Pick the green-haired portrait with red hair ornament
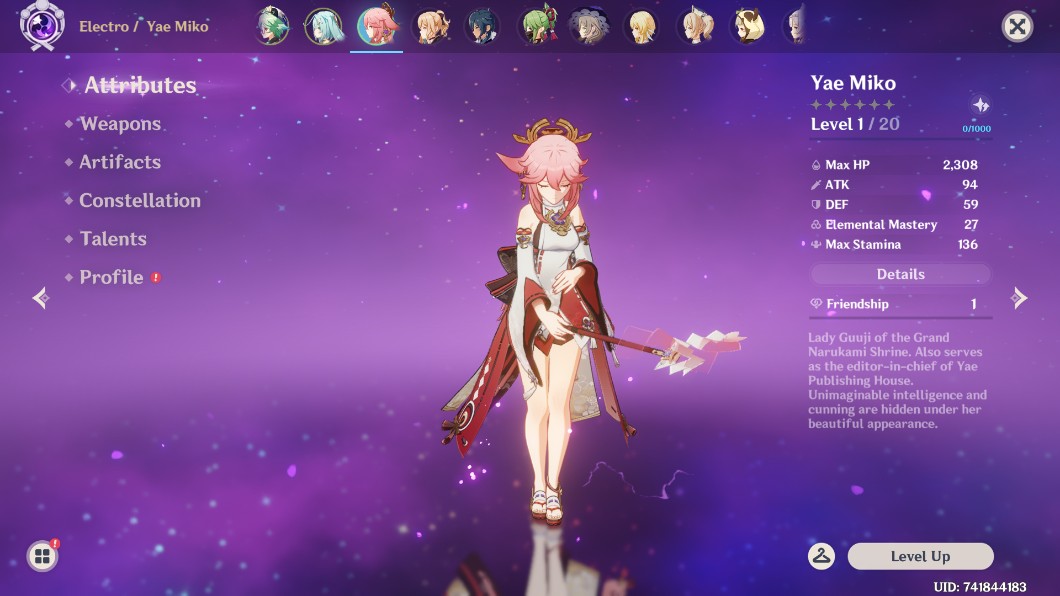Screen dimensions: 1060x596 pos(538,26)
